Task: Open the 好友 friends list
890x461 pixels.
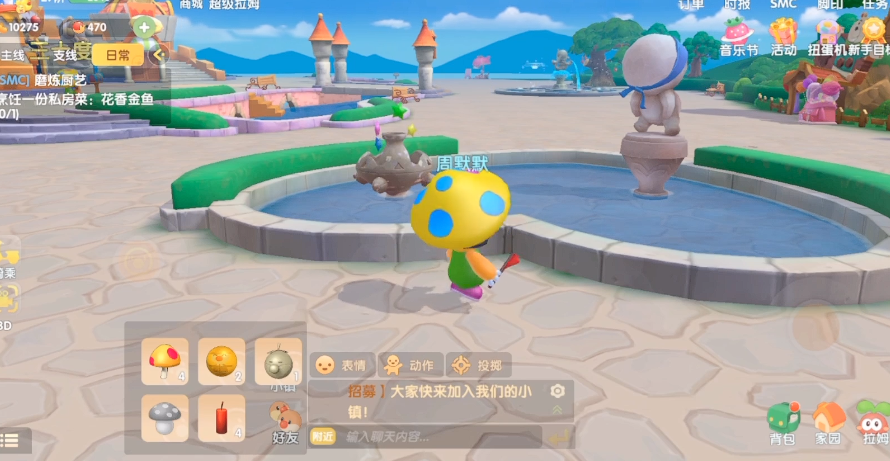Action: point(285,422)
